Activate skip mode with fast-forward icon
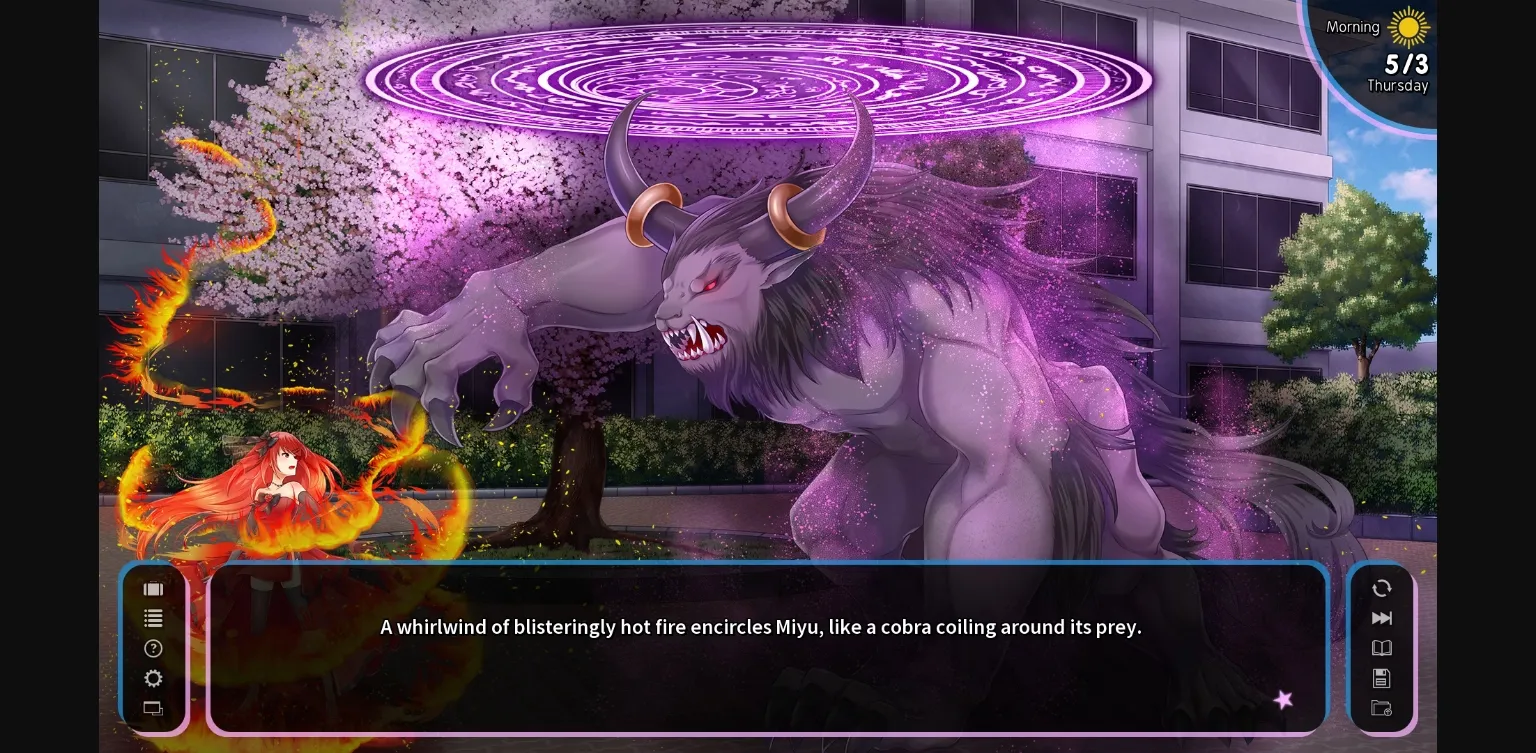The image size is (1536, 753). [1381, 618]
